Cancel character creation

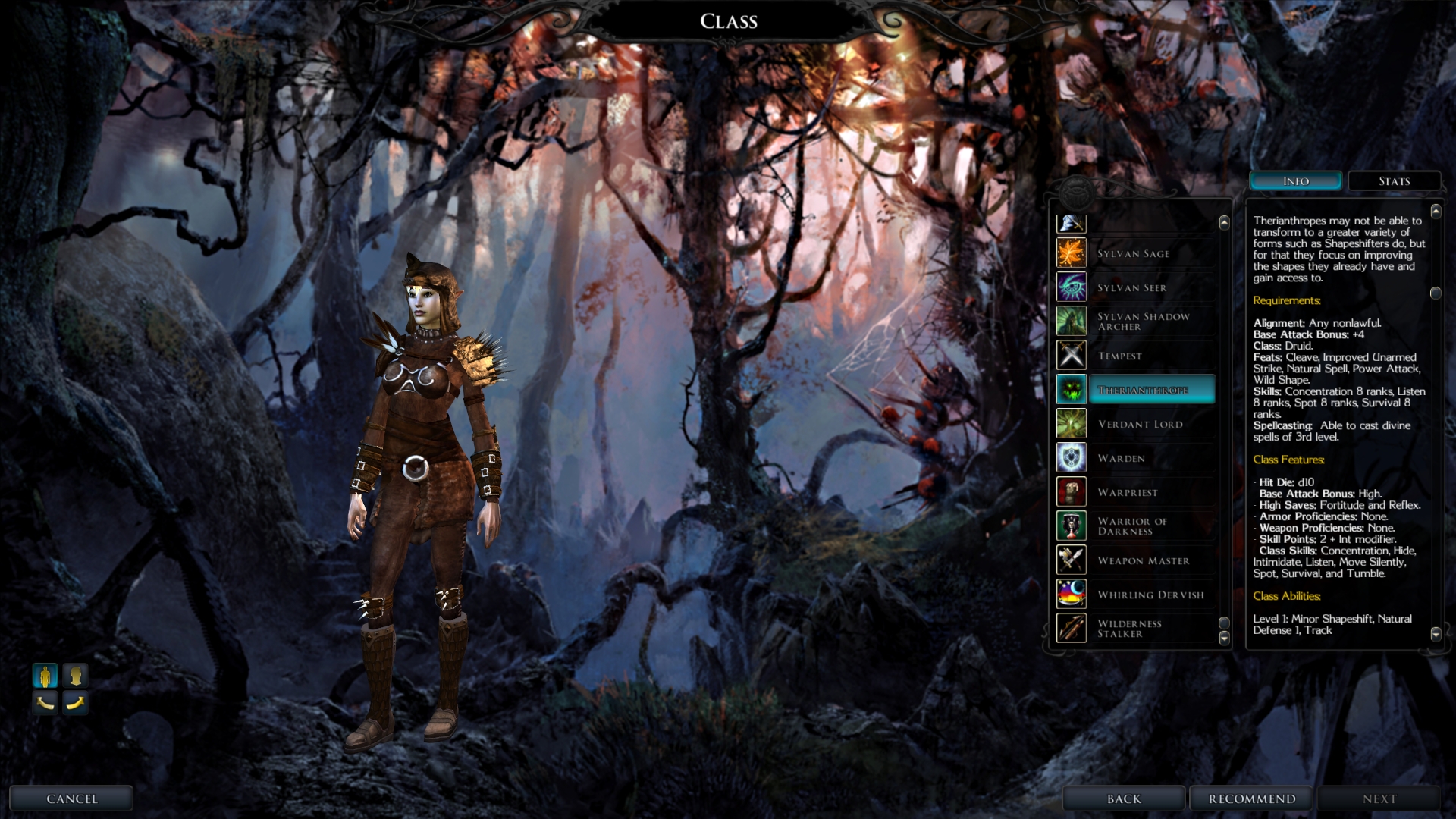click(x=71, y=799)
